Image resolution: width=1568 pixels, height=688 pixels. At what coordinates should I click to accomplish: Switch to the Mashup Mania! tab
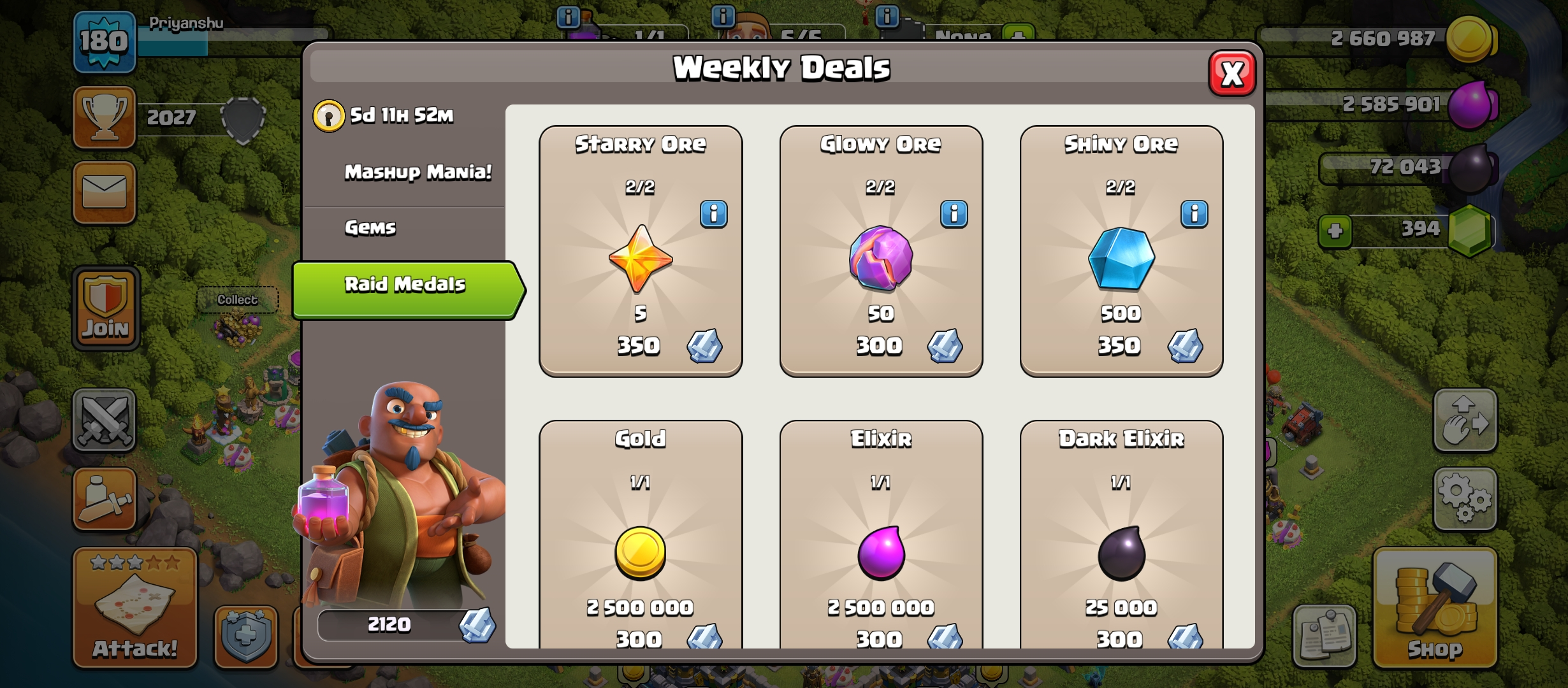click(416, 171)
